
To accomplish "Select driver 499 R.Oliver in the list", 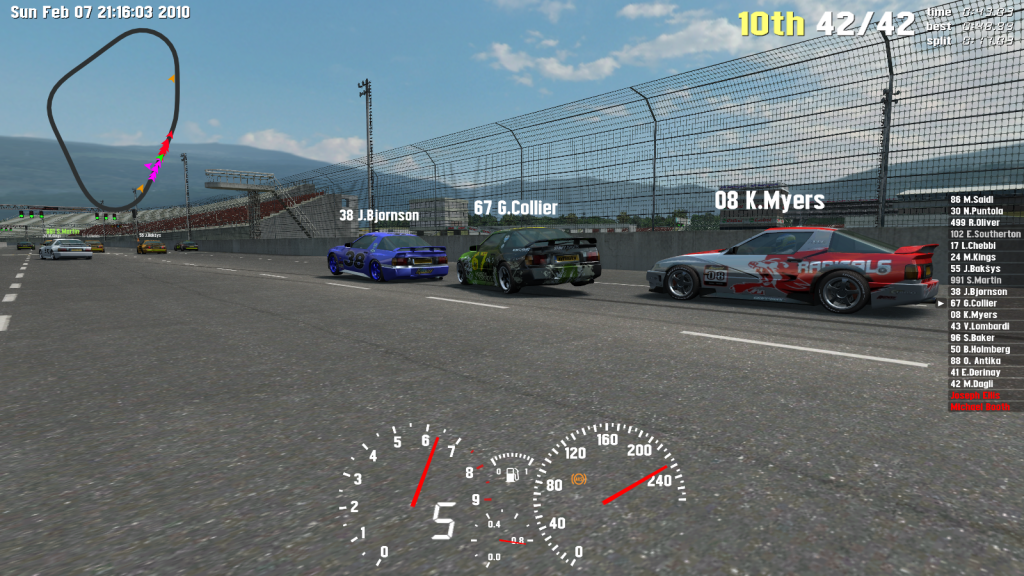I will tap(973, 222).
